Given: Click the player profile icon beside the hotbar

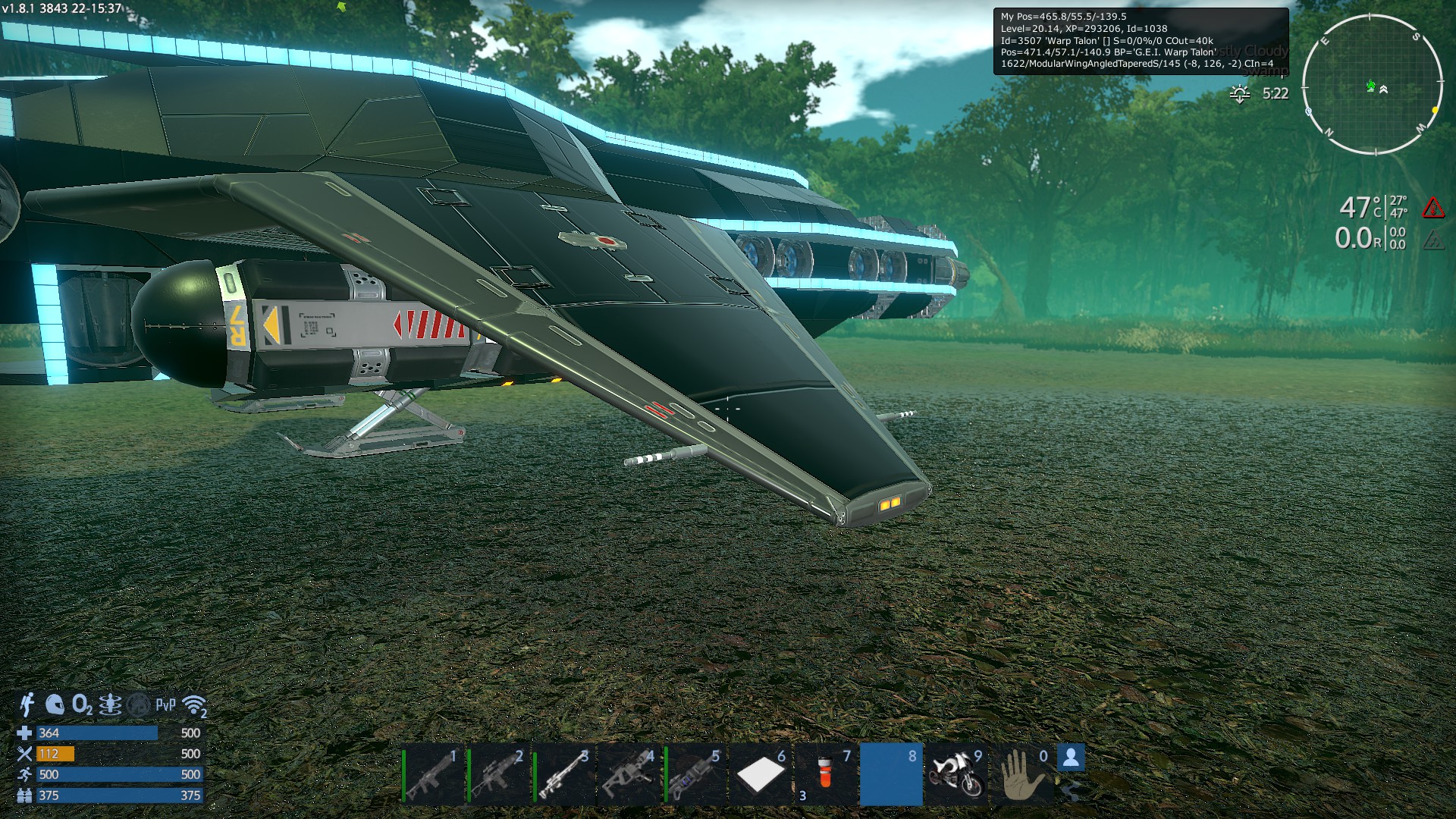Looking at the screenshot, I should (x=1070, y=758).
